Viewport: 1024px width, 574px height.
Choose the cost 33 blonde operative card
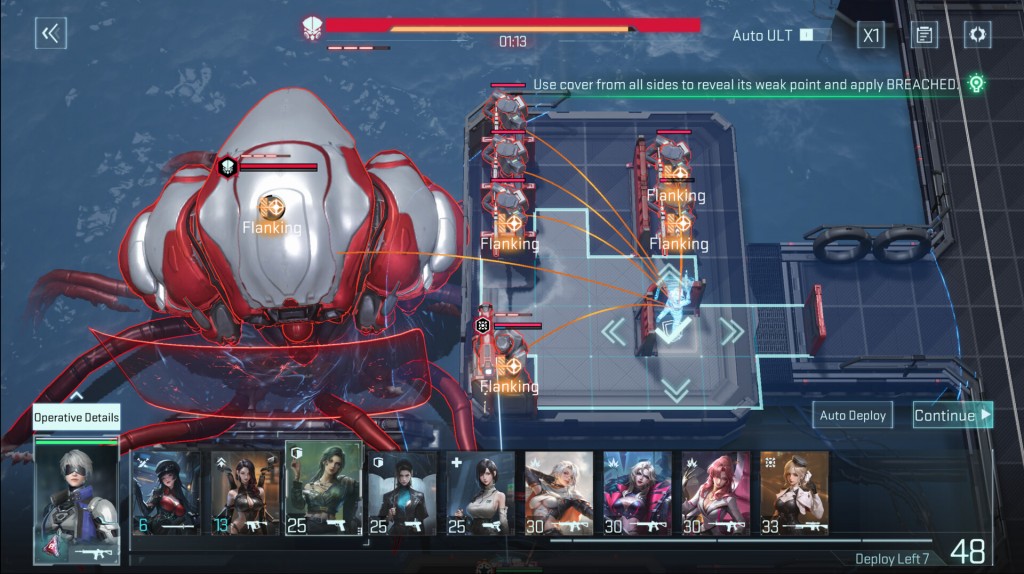tap(794, 492)
